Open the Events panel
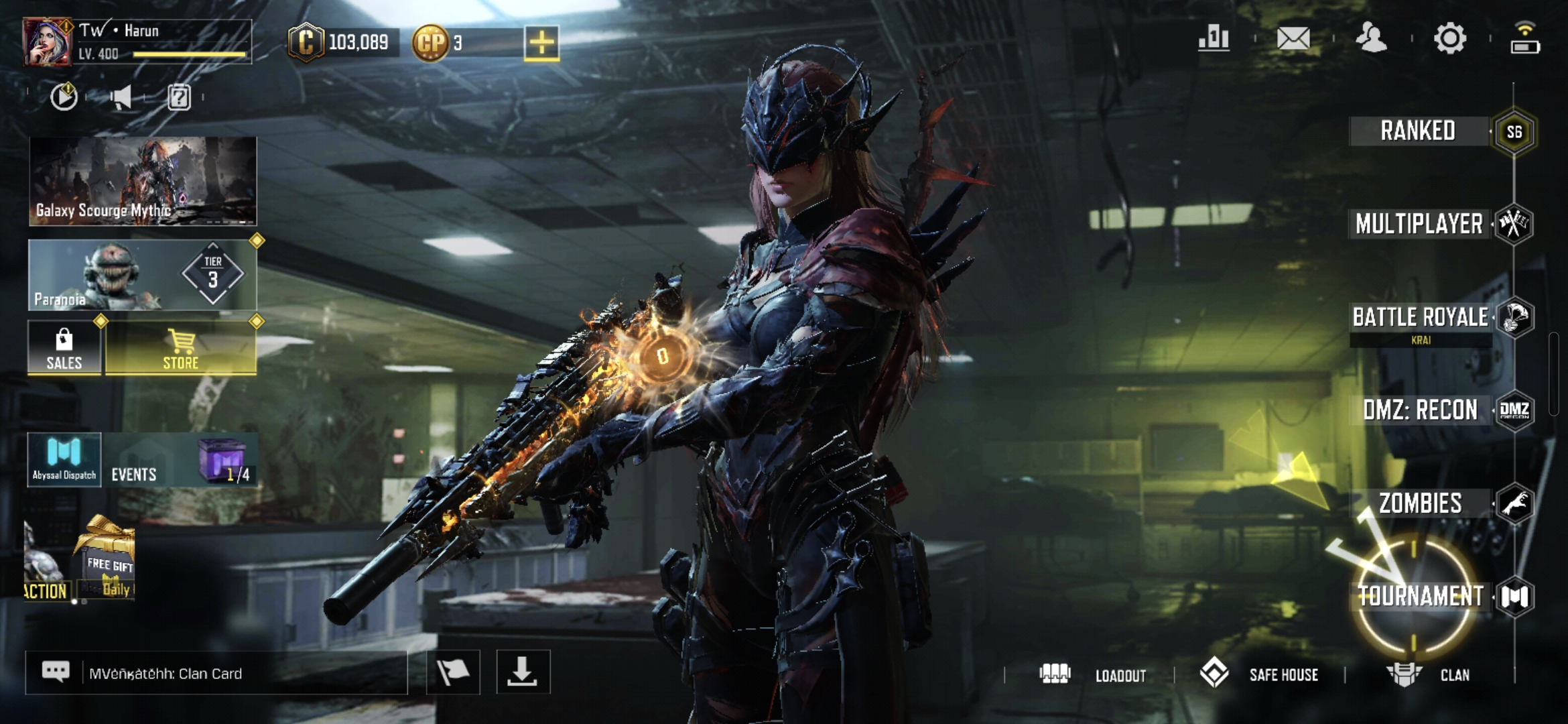The width and height of the screenshot is (1568, 724). click(134, 474)
